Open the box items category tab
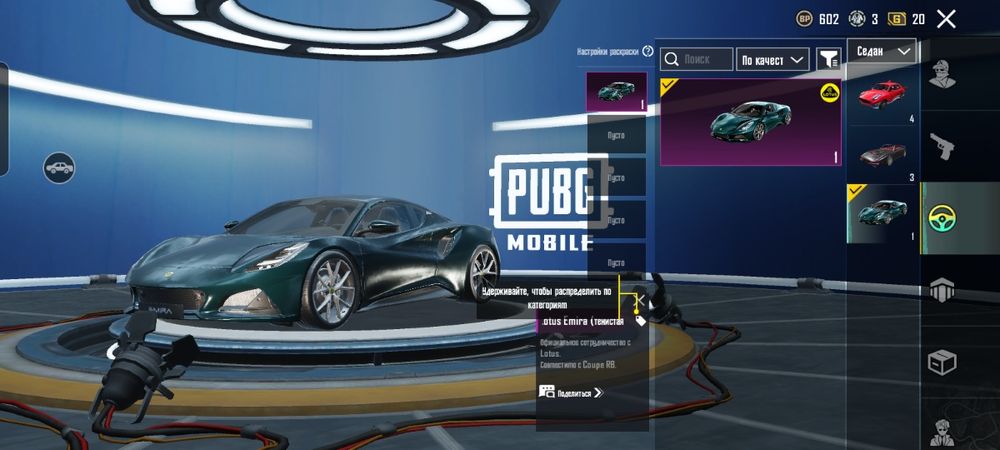 [942, 361]
